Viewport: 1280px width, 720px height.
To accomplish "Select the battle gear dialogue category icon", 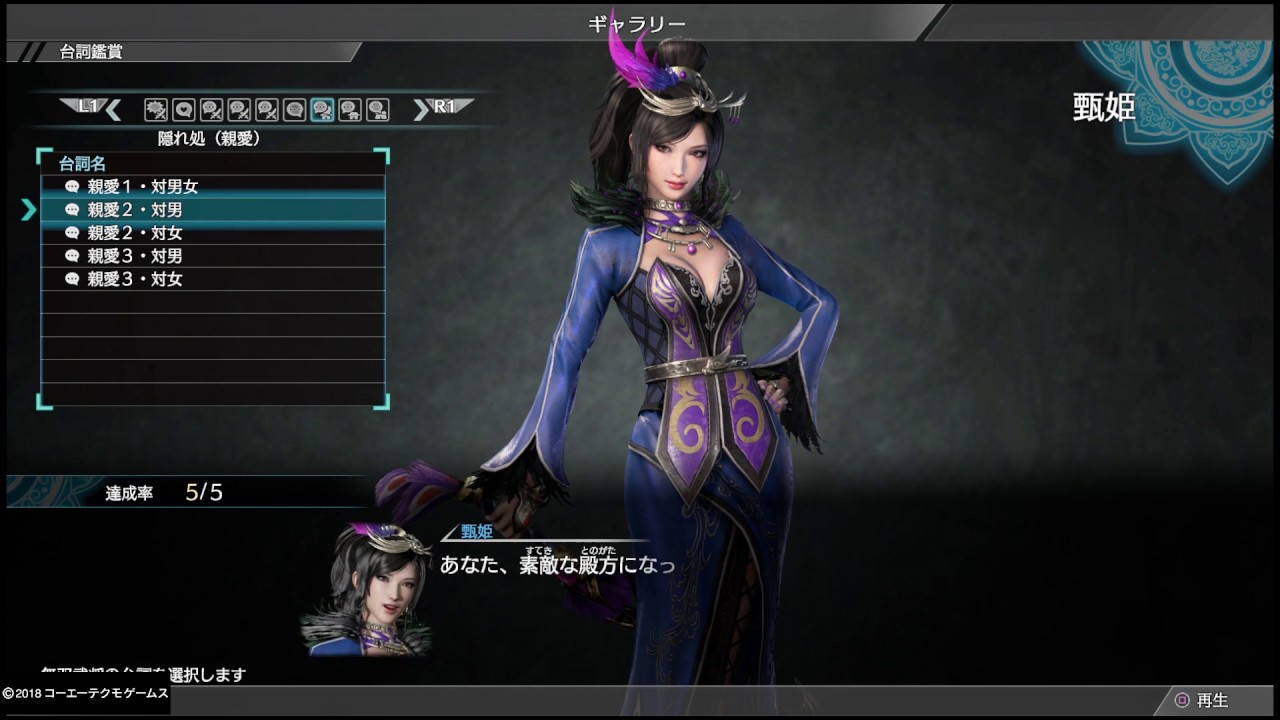I will tap(155, 108).
